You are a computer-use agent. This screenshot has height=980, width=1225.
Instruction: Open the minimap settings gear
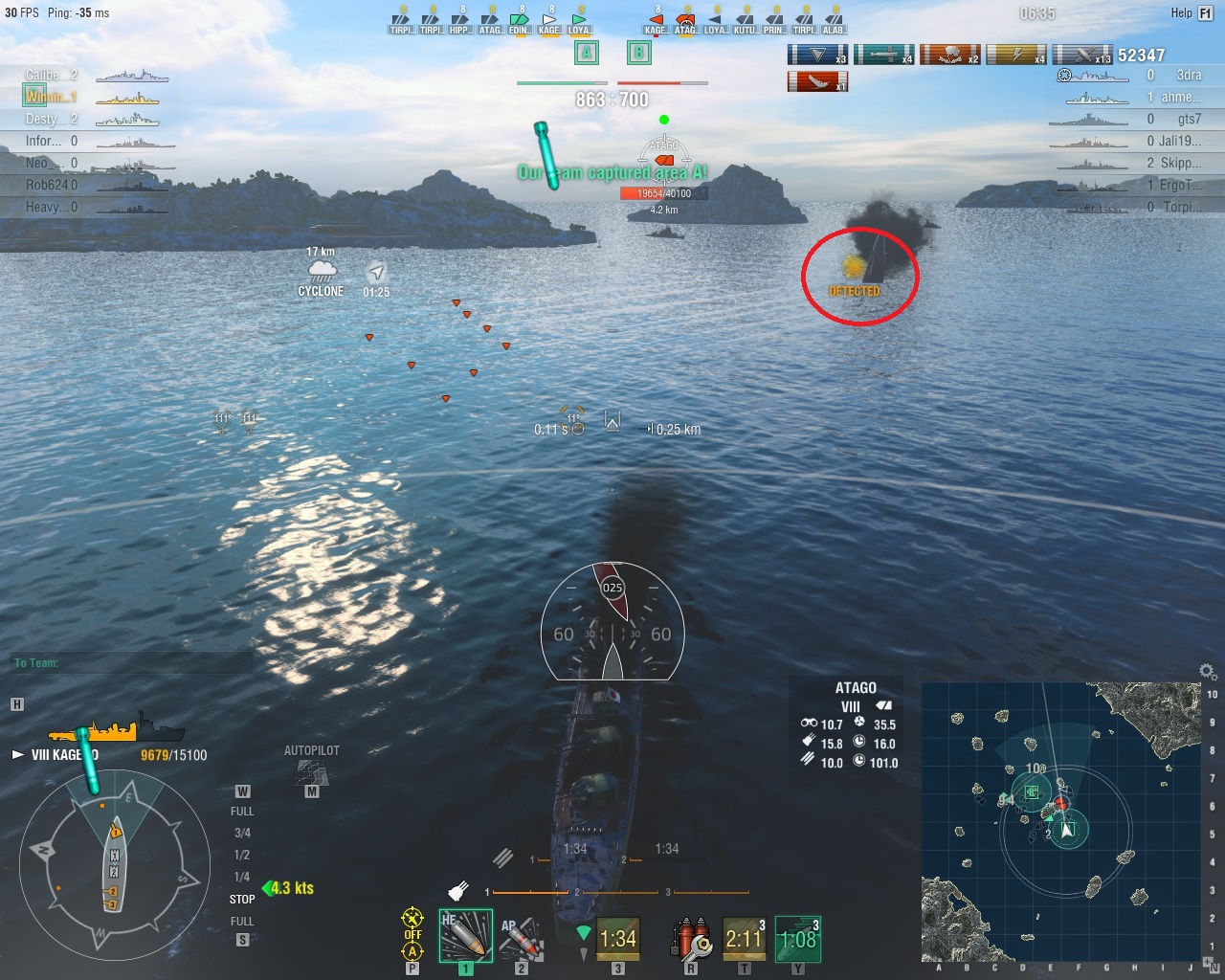[x=1208, y=672]
